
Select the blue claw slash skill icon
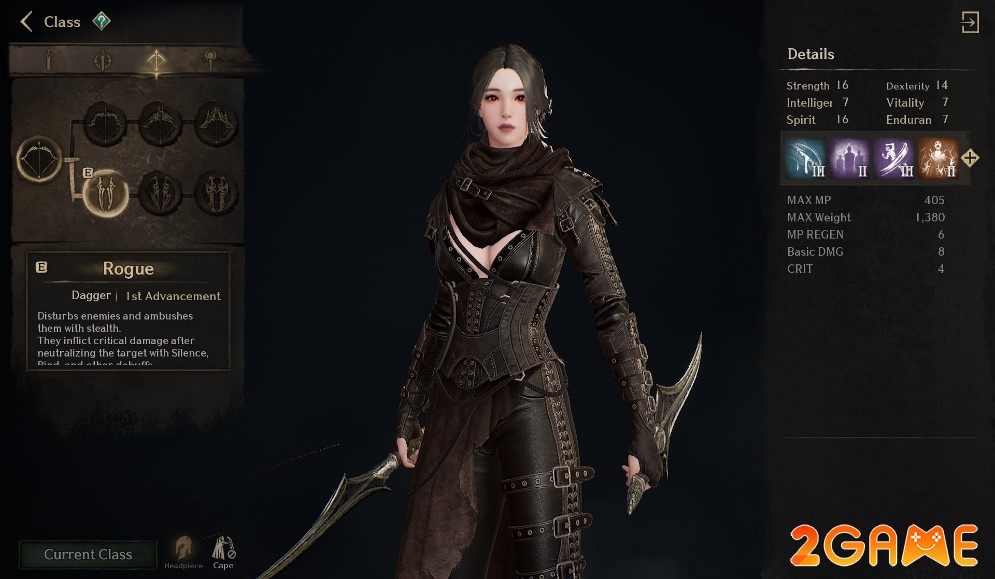pyautogui.click(x=804, y=158)
